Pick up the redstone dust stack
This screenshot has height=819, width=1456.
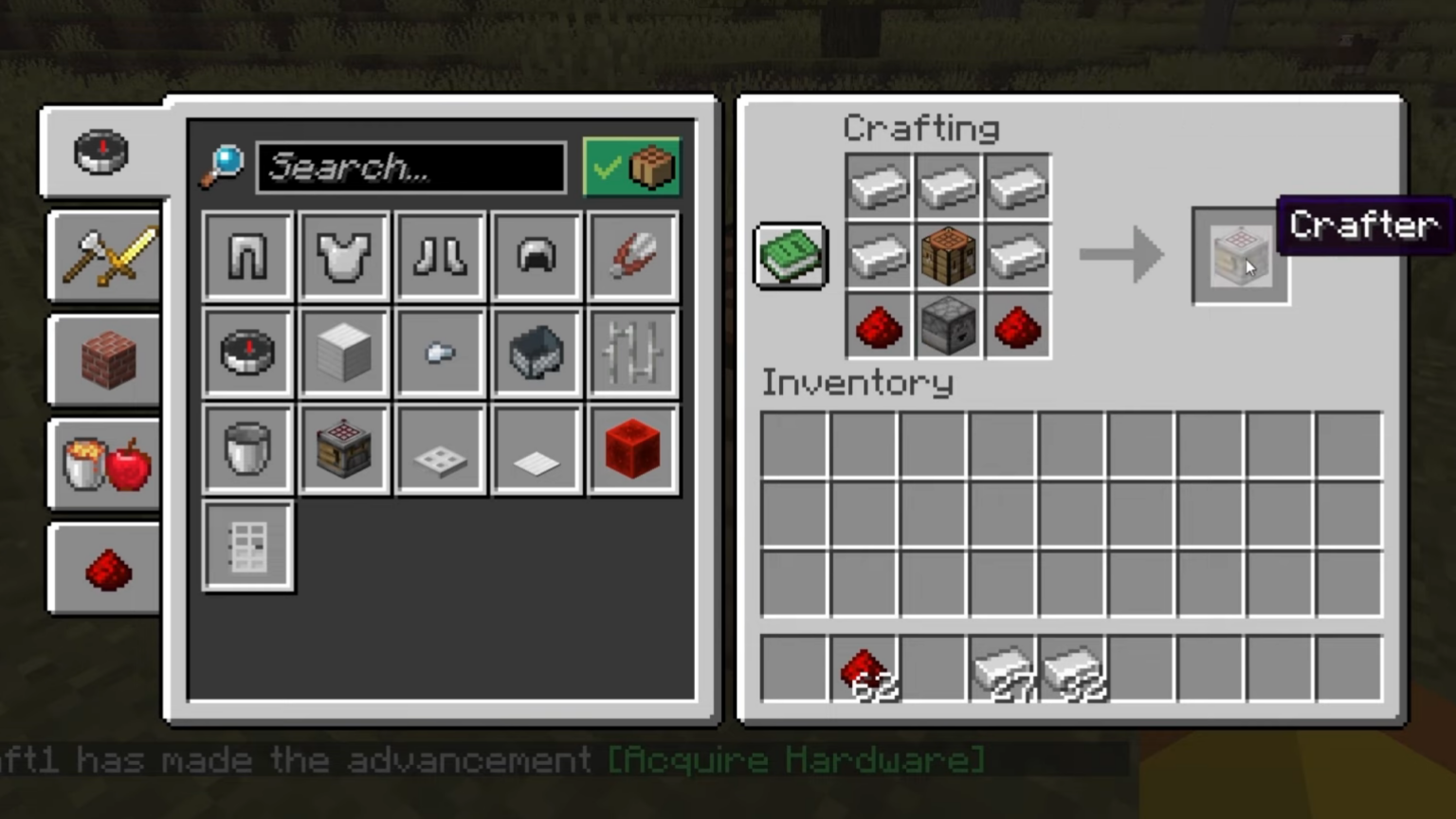coord(863,668)
